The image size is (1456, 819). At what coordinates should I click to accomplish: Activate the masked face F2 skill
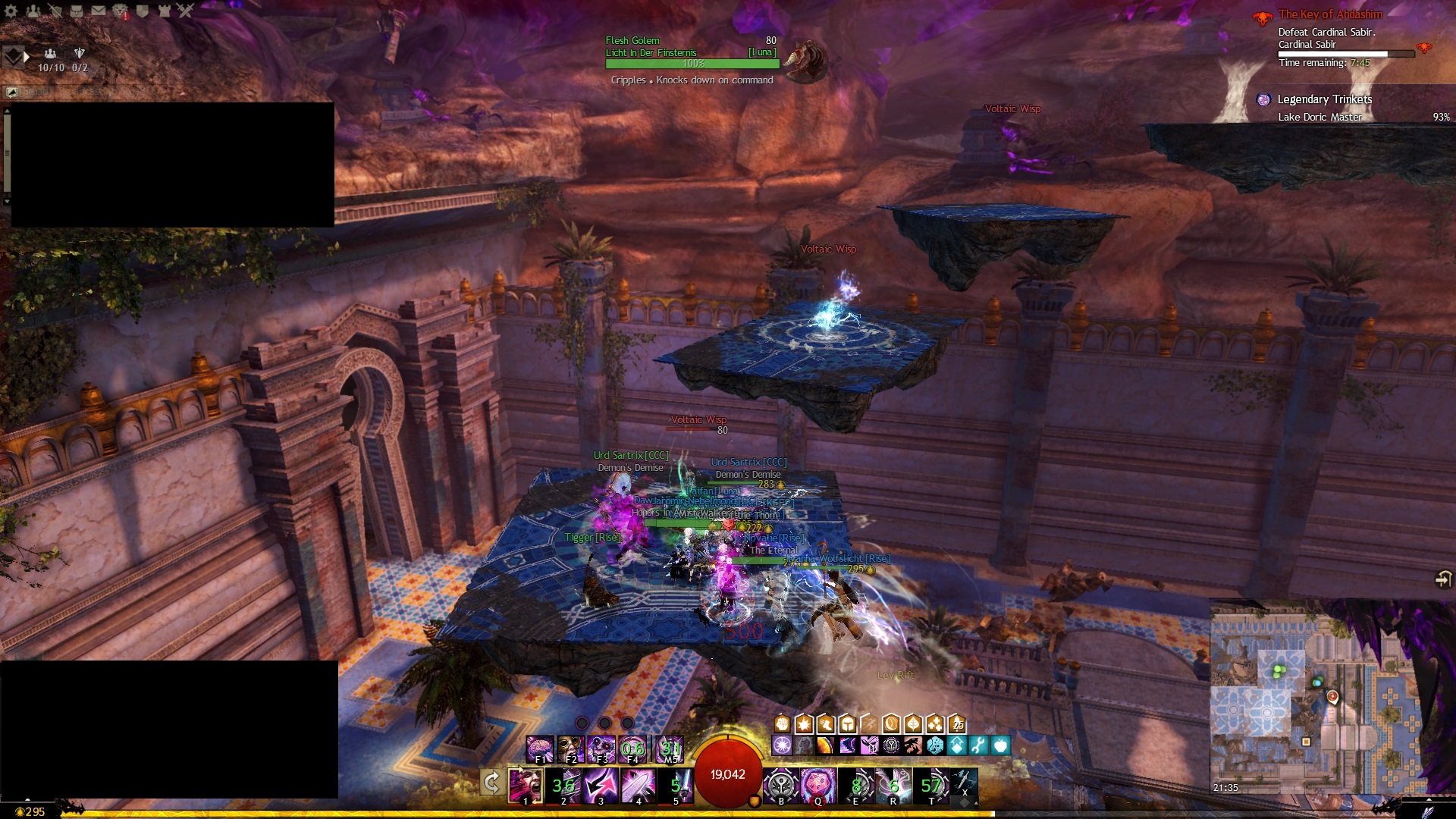click(x=570, y=749)
